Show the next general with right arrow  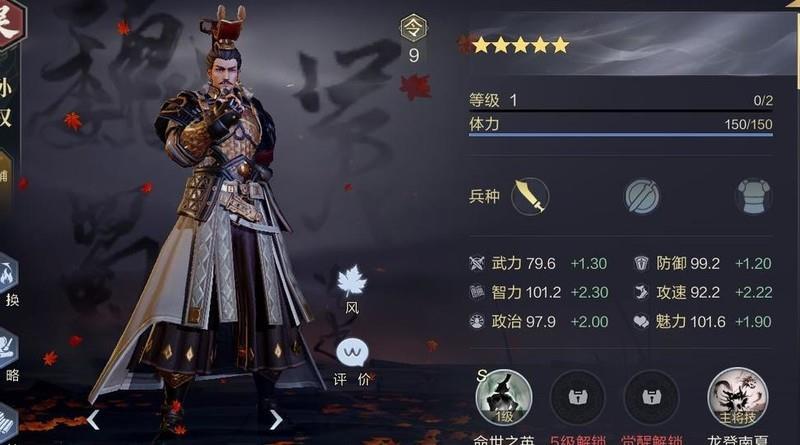coord(276,419)
